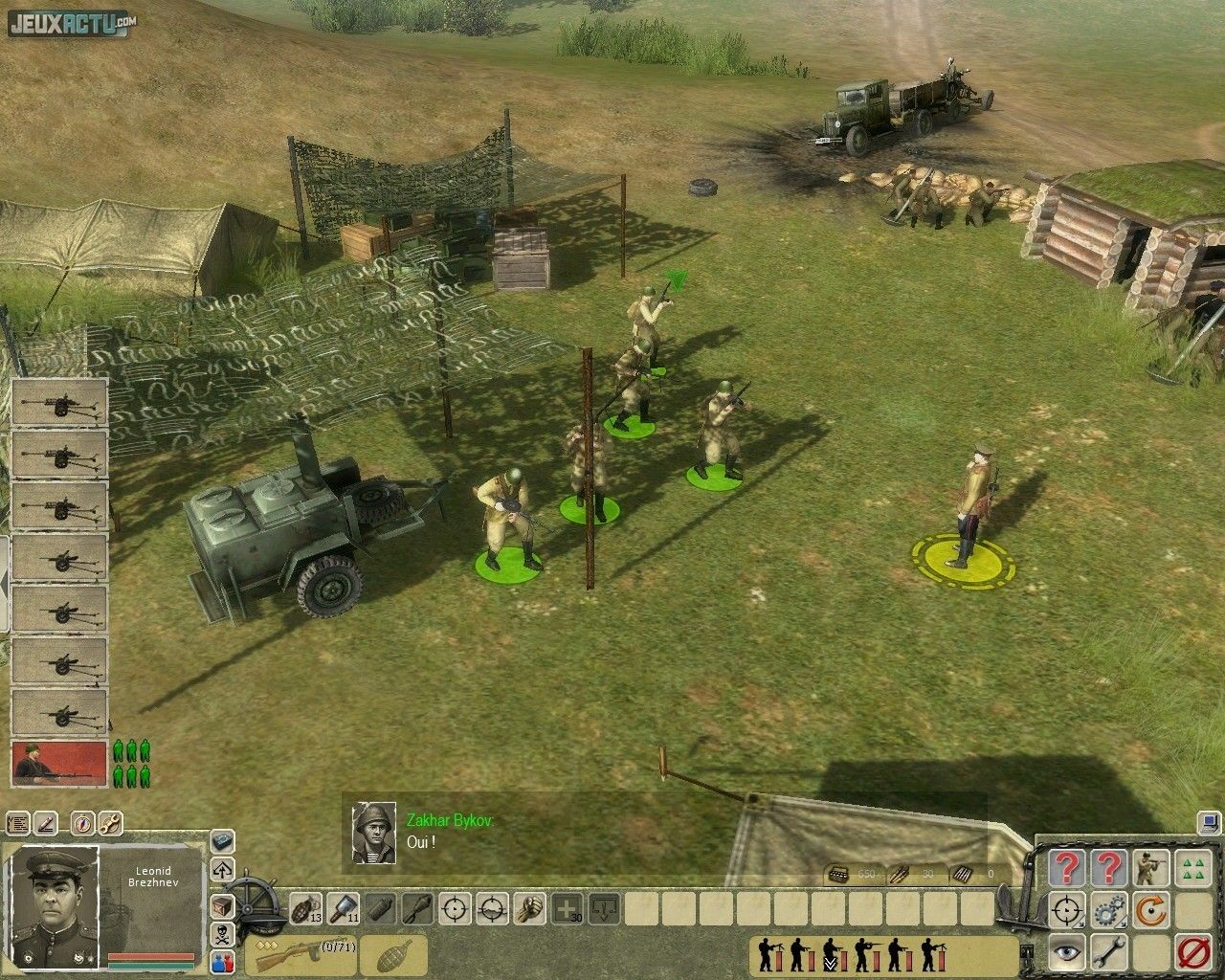Open the computer monitor menu icon
The width and height of the screenshot is (1225, 980).
pos(1207,821)
